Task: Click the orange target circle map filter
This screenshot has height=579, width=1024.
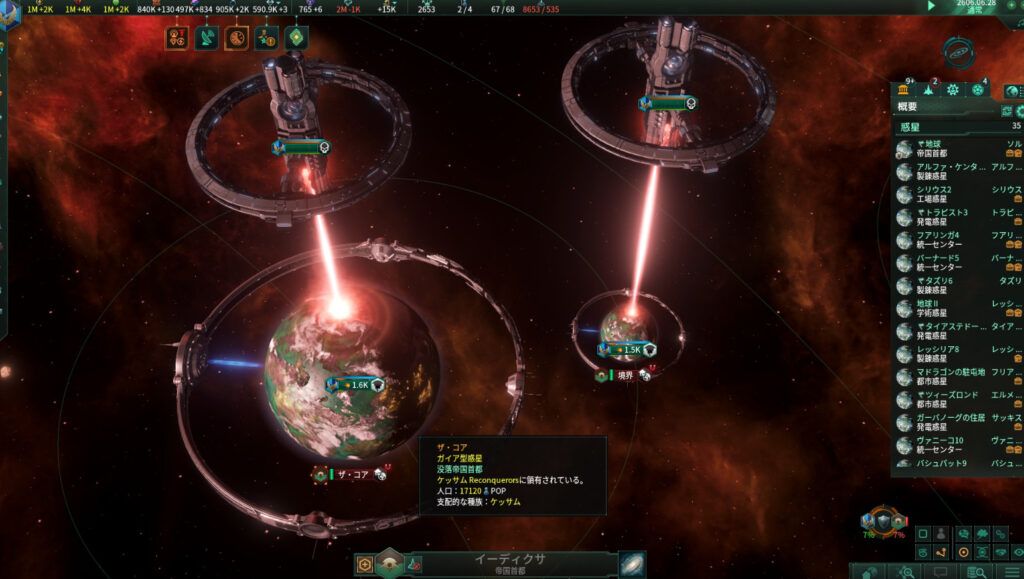Action: click(963, 552)
